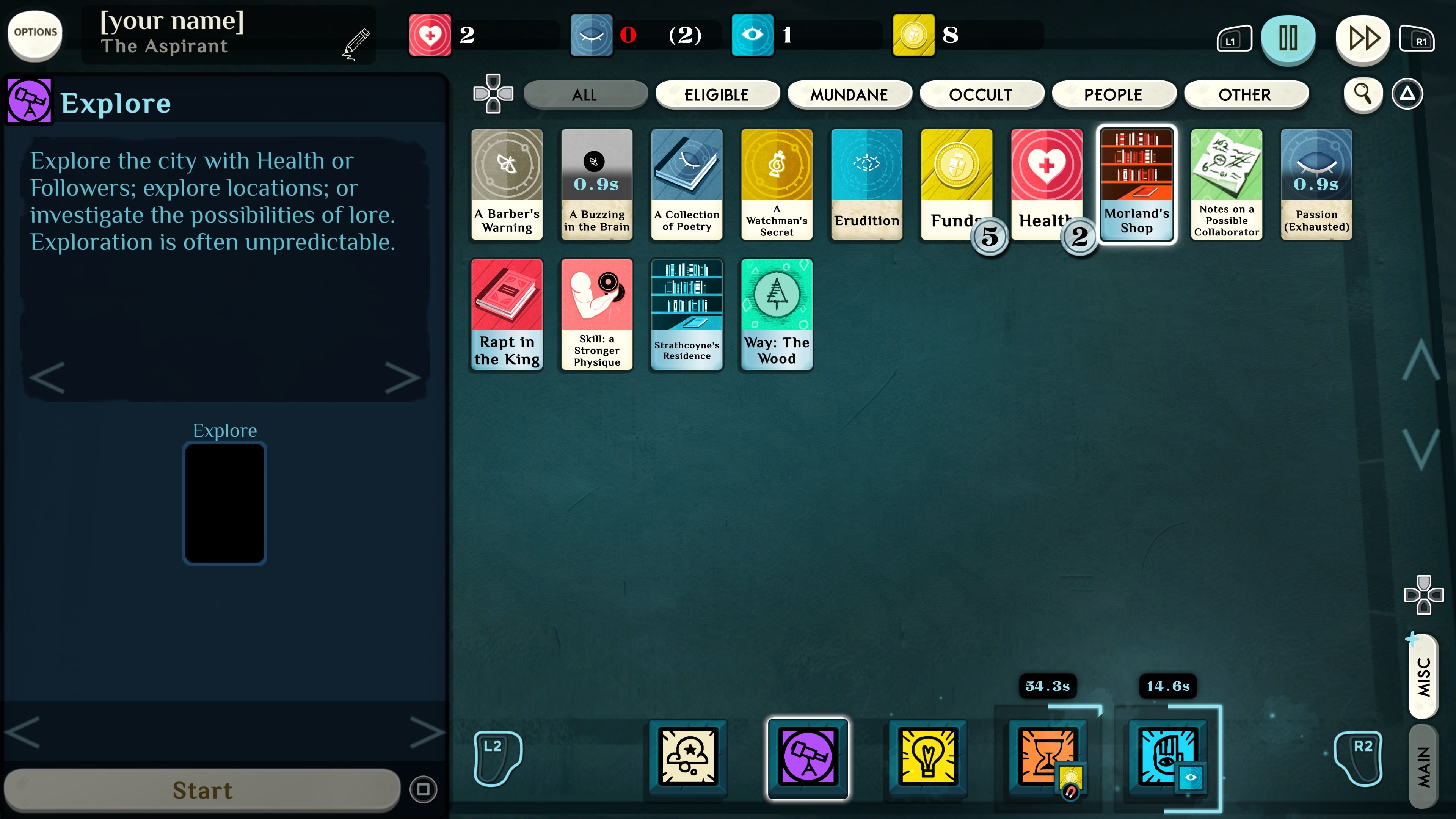Toggle the MUNDANE card filter

849,94
